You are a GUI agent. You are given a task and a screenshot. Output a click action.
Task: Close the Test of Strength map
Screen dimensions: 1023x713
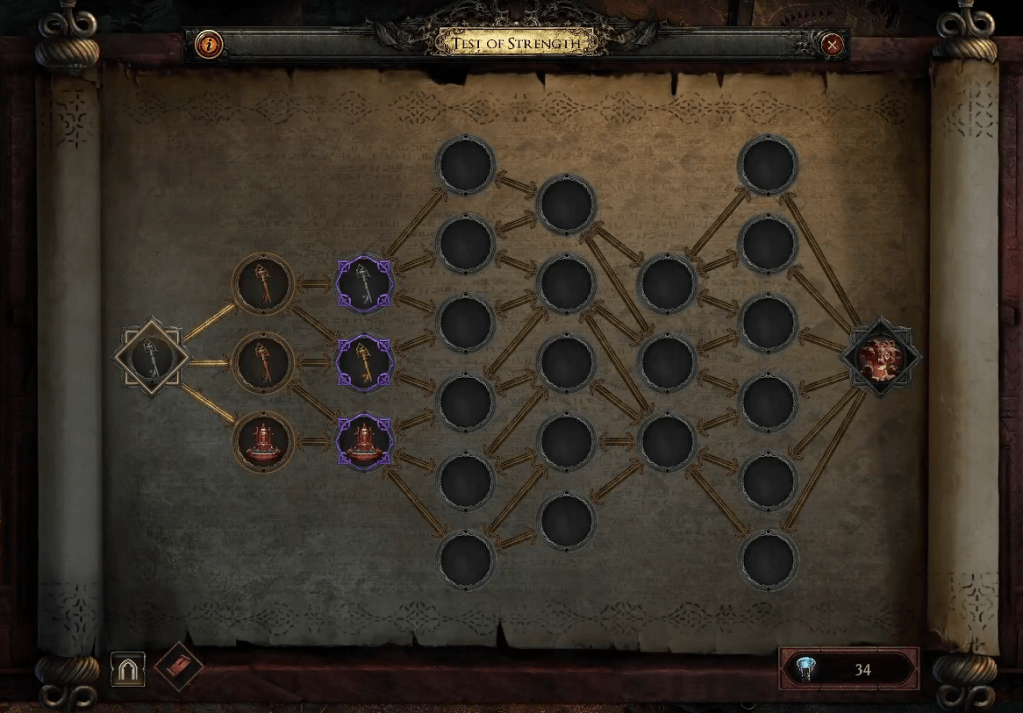(x=832, y=44)
